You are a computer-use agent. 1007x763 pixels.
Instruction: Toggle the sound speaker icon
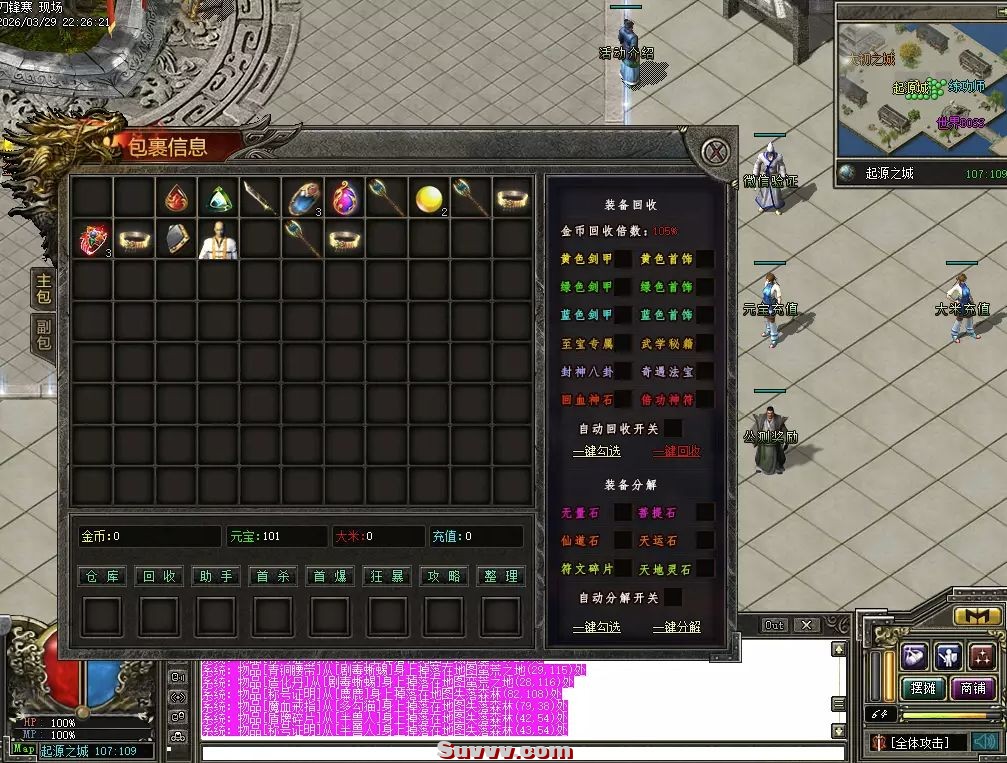[x=985, y=742]
